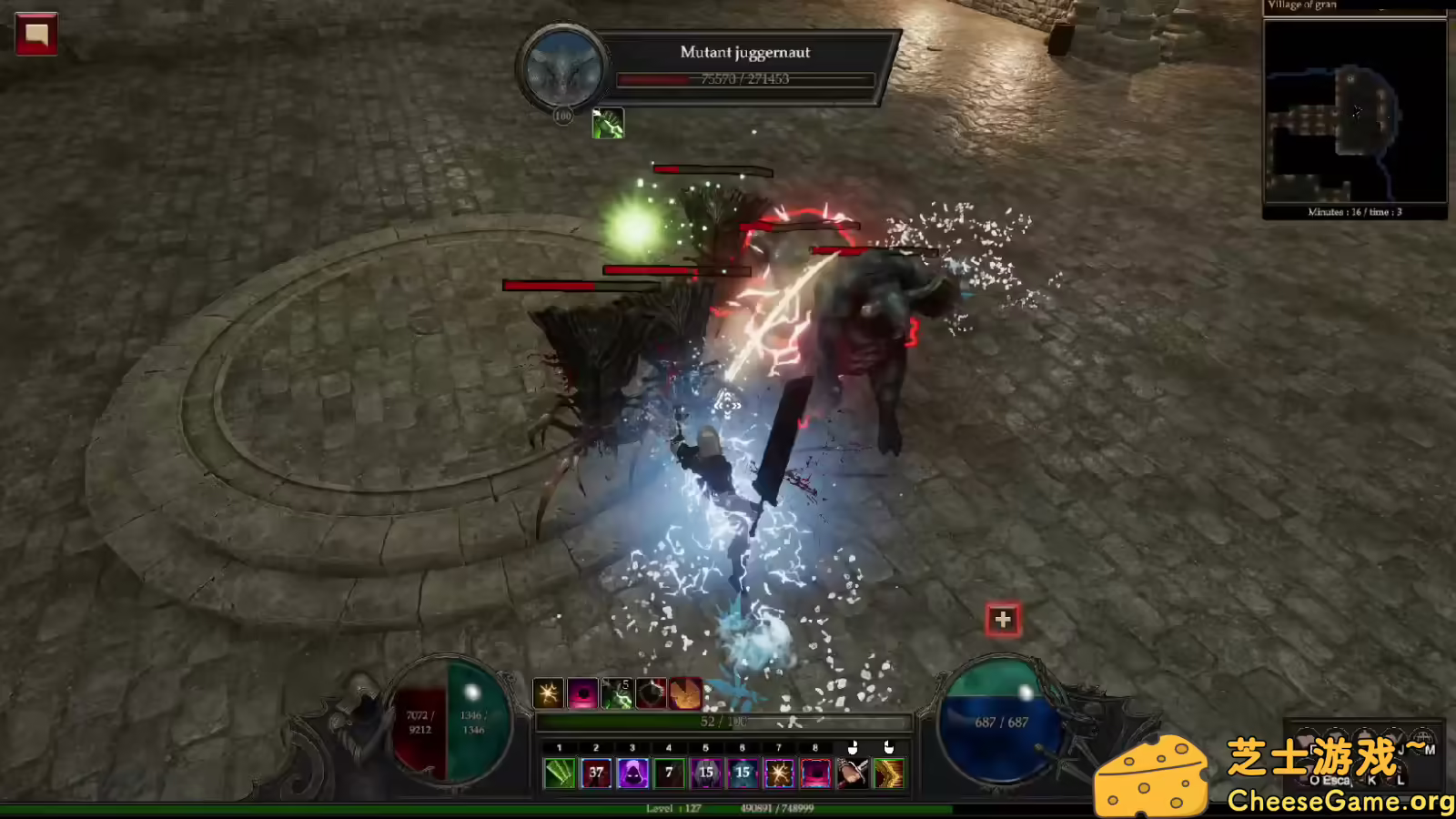Screen dimensions: 1456x819
Task: Use the slot 4 skill showing 7 charges
Action: pyautogui.click(x=669, y=773)
